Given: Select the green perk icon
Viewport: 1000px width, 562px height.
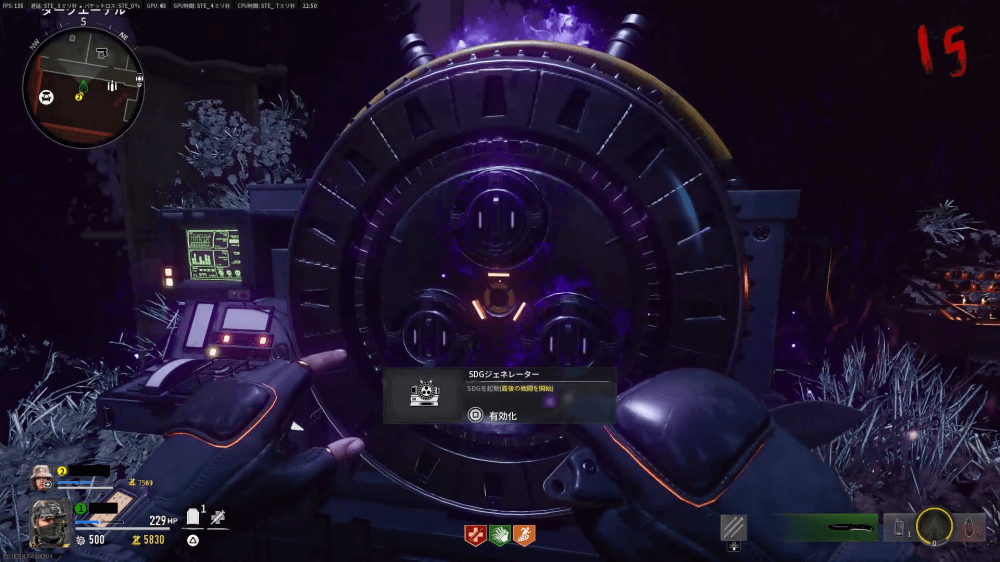Looking at the screenshot, I should pyautogui.click(x=499, y=535).
